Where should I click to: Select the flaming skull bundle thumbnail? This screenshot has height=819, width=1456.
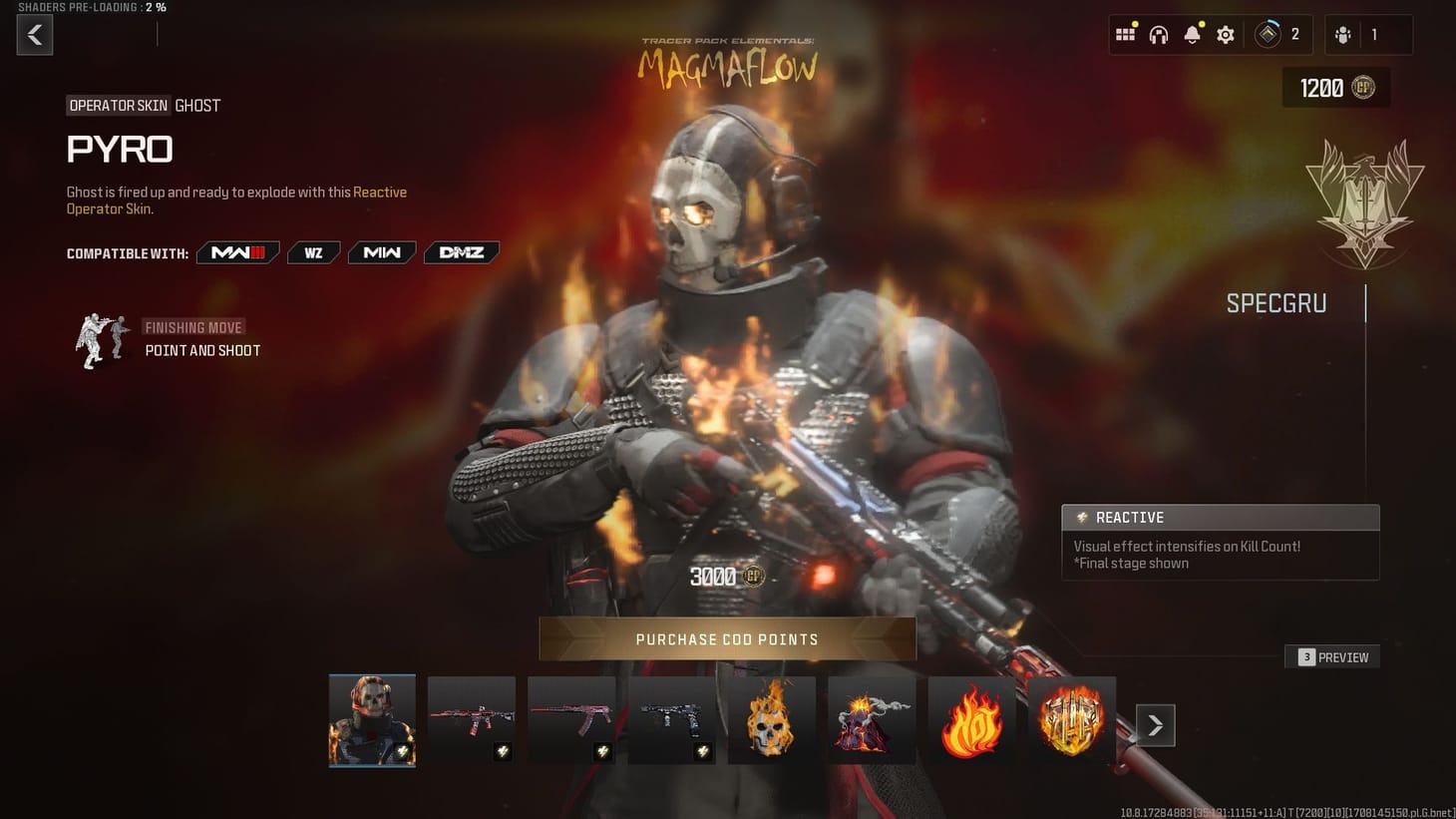coord(771,719)
